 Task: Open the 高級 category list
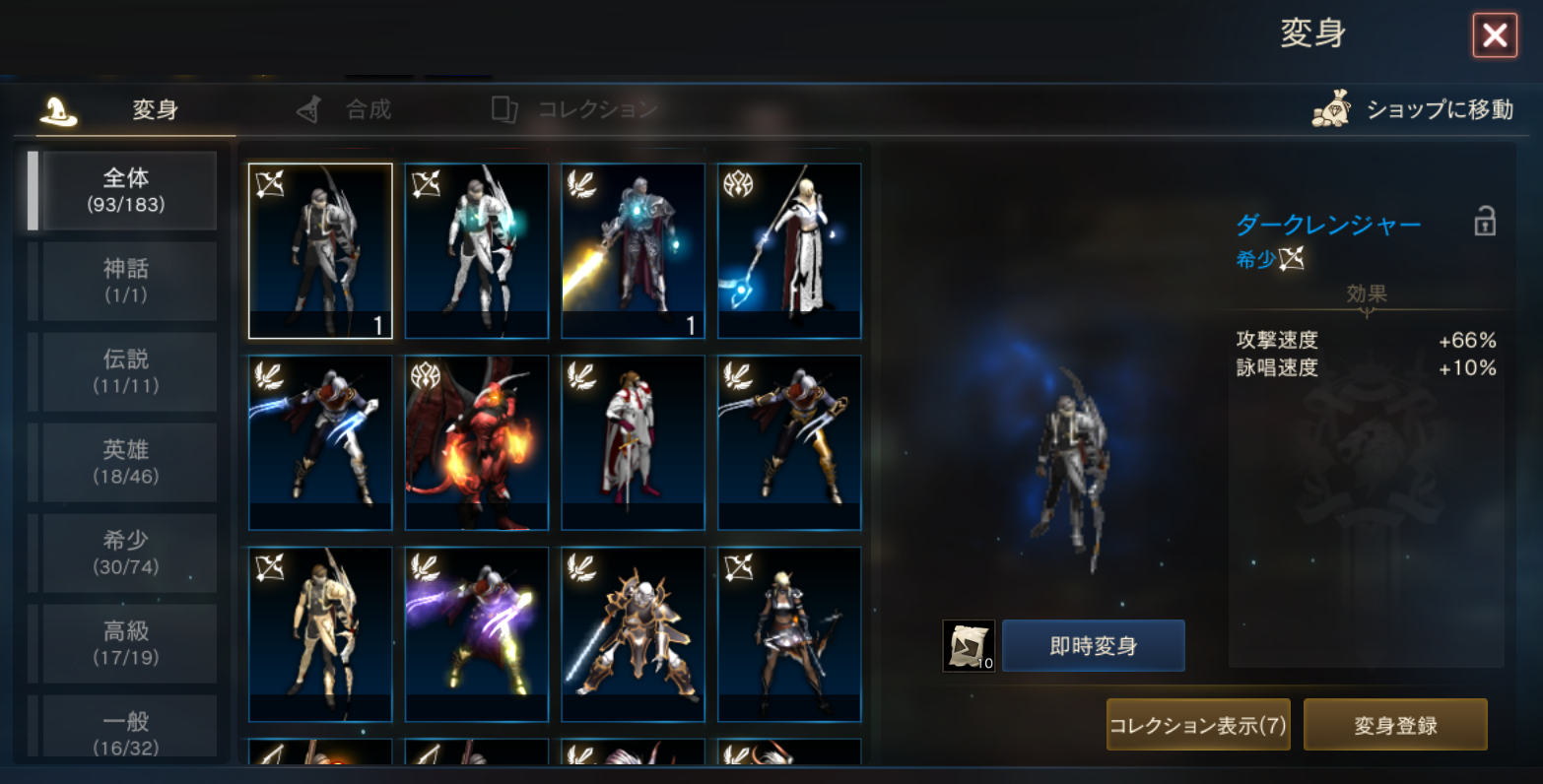(x=127, y=643)
